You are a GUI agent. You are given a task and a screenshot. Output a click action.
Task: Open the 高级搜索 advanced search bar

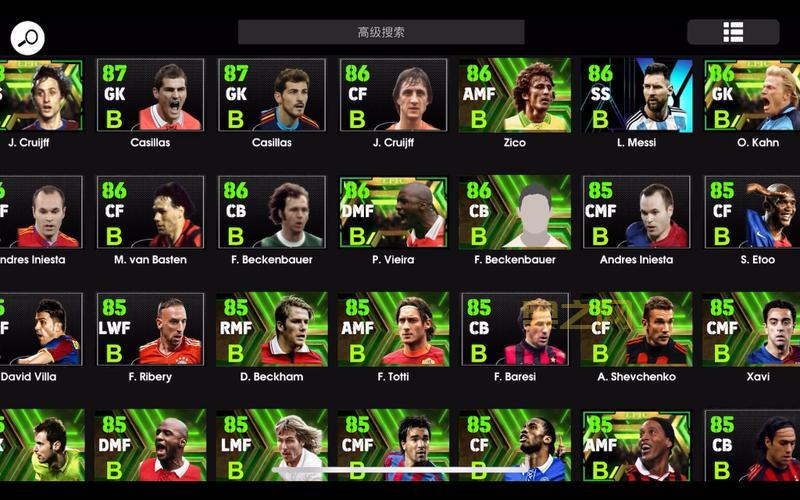381,32
